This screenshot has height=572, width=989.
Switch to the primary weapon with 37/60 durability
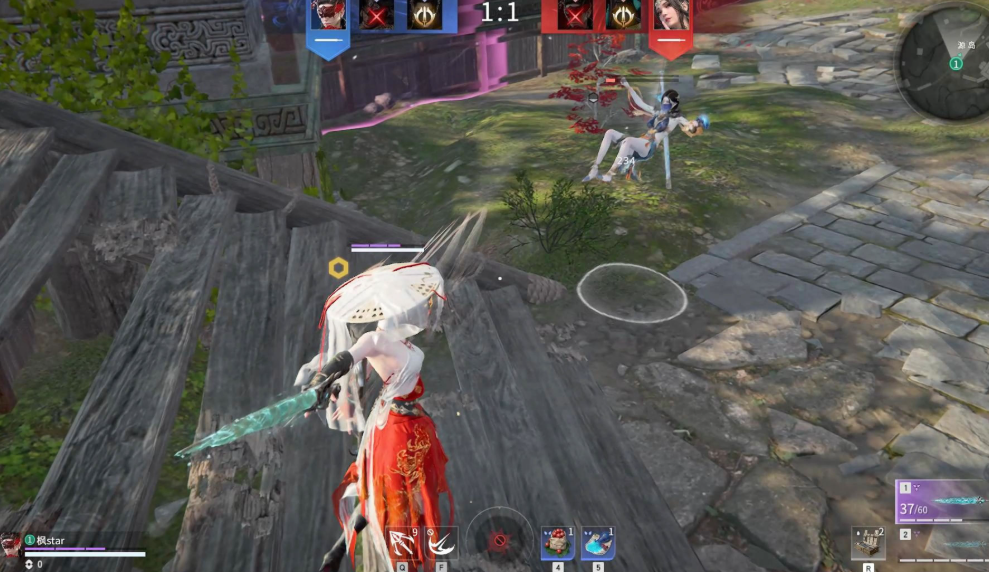pos(942,502)
